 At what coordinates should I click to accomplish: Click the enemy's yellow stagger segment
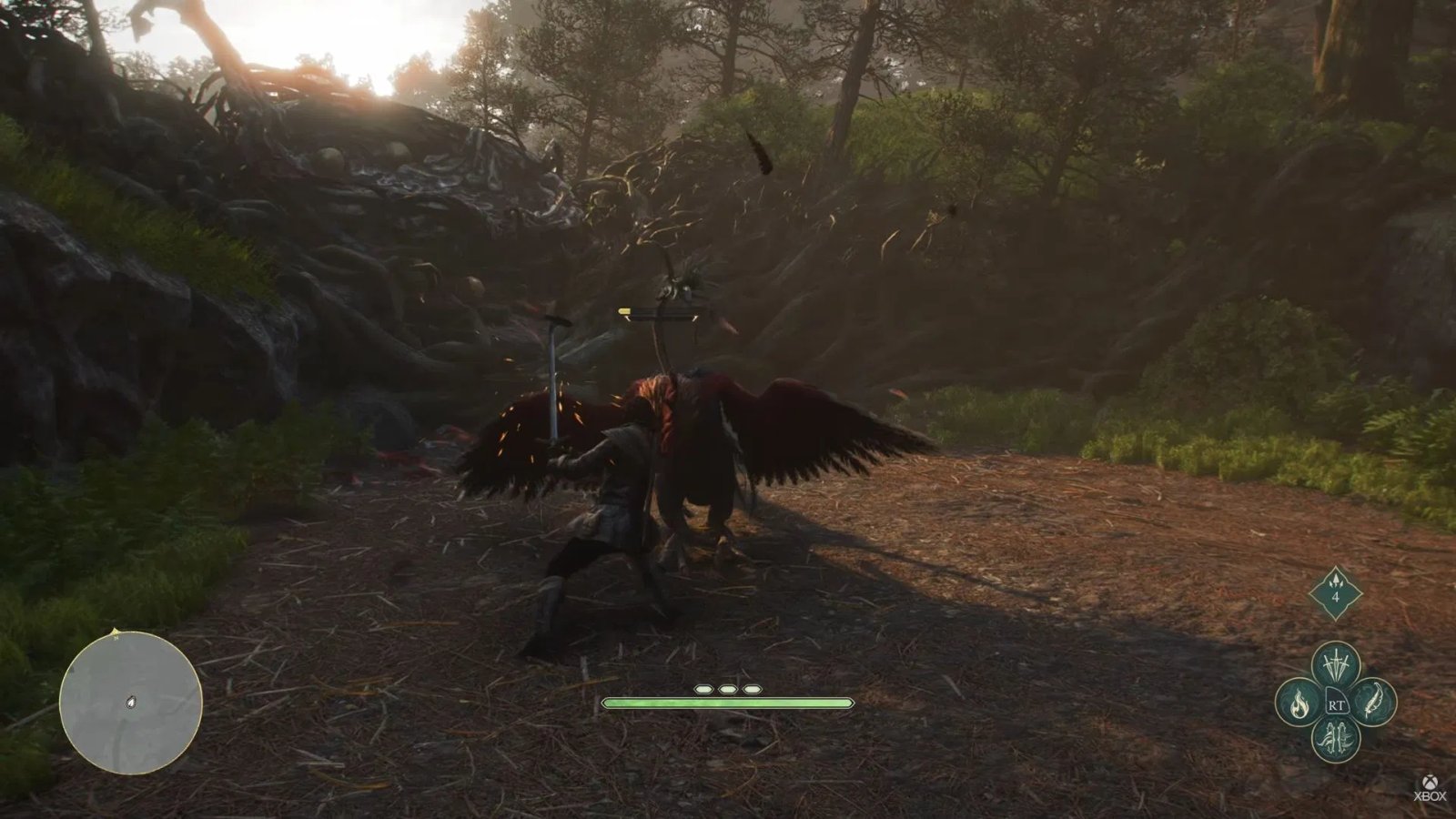tap(624, 311)
